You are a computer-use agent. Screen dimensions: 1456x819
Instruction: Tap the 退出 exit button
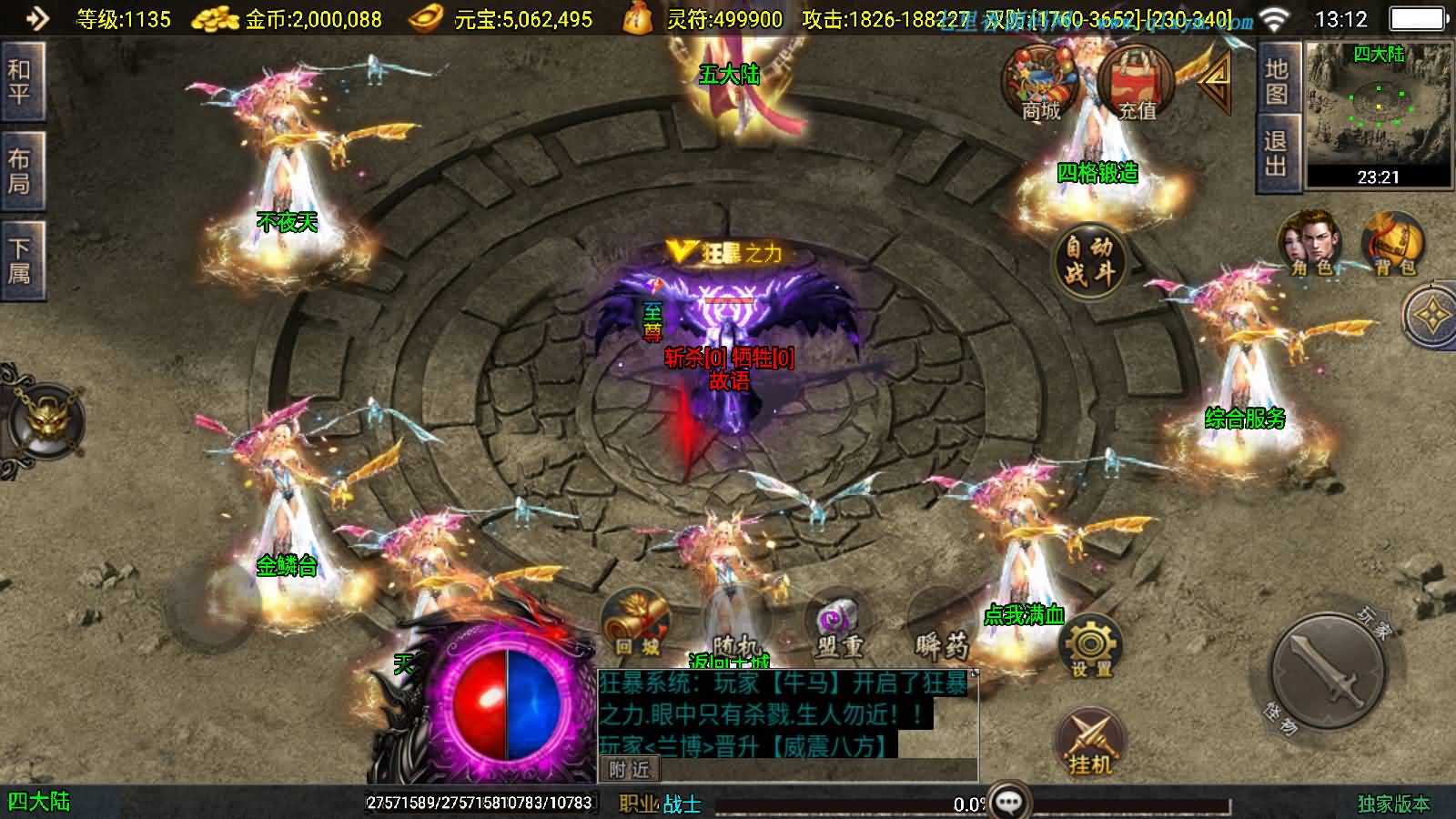coord(1276,155)
